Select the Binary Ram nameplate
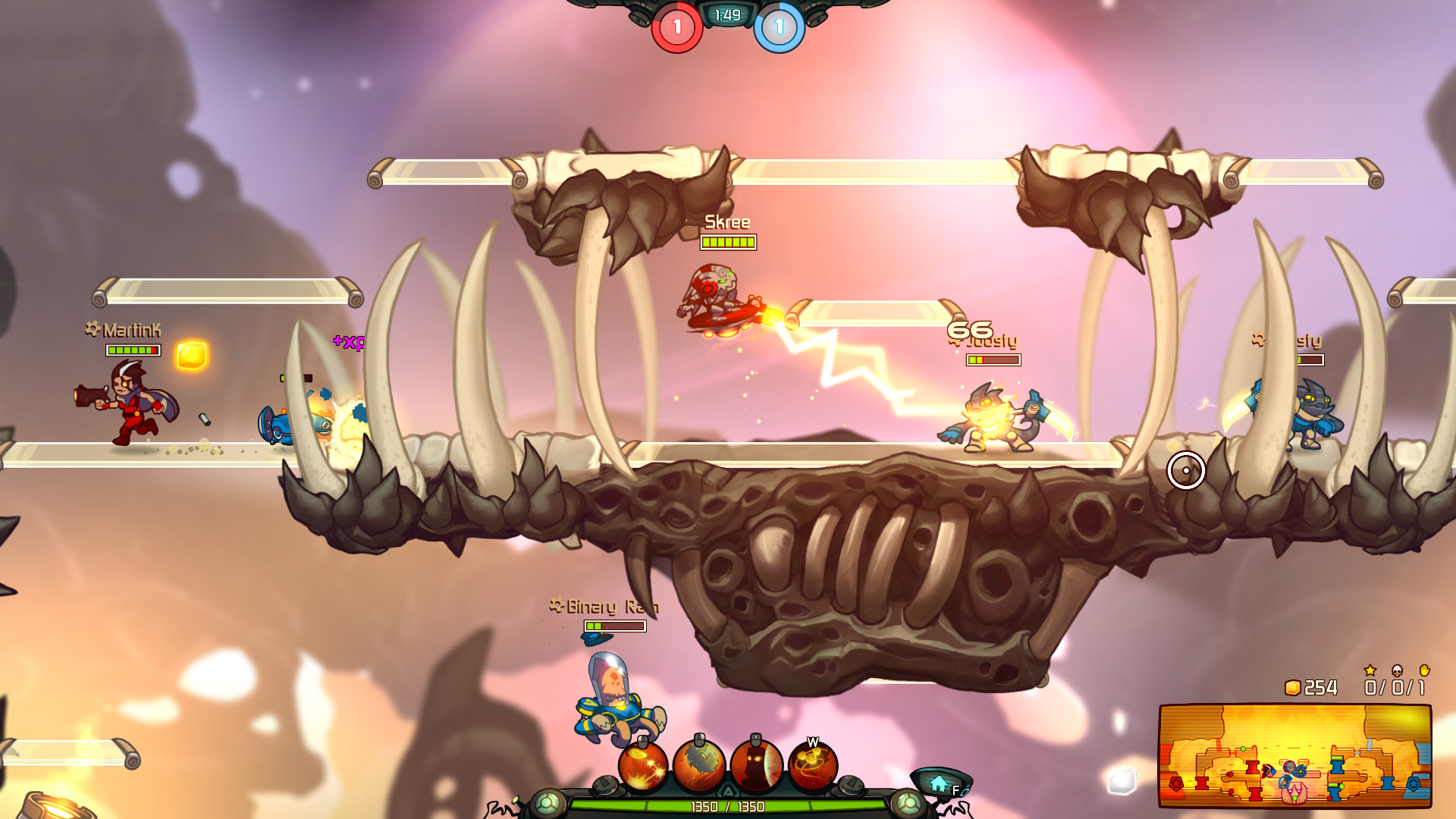Image resolution: width=1456 pixels, height=819 pixels. pos(603,607)
